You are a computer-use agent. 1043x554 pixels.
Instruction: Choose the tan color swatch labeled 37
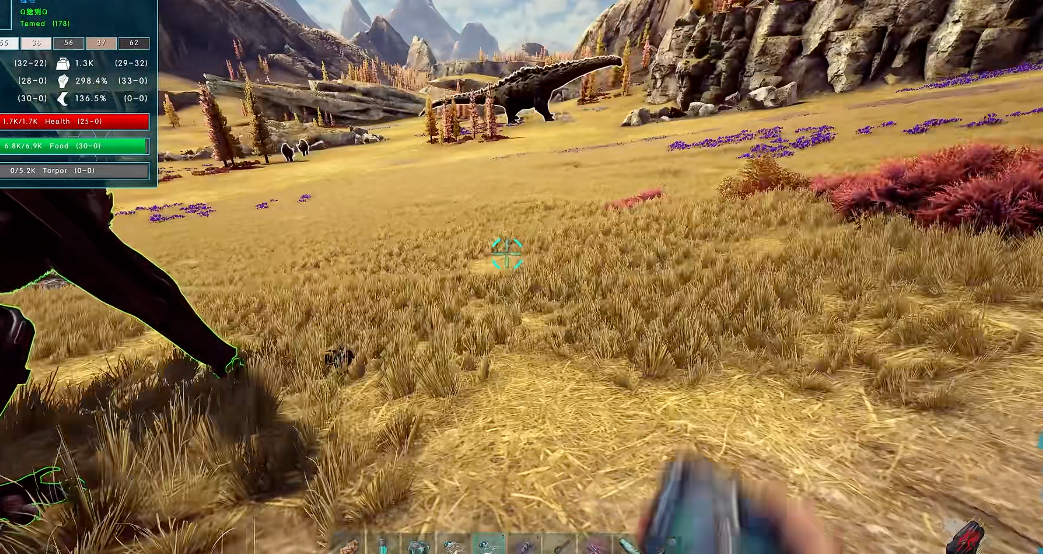pyautogui.click(x=101, y=43)
